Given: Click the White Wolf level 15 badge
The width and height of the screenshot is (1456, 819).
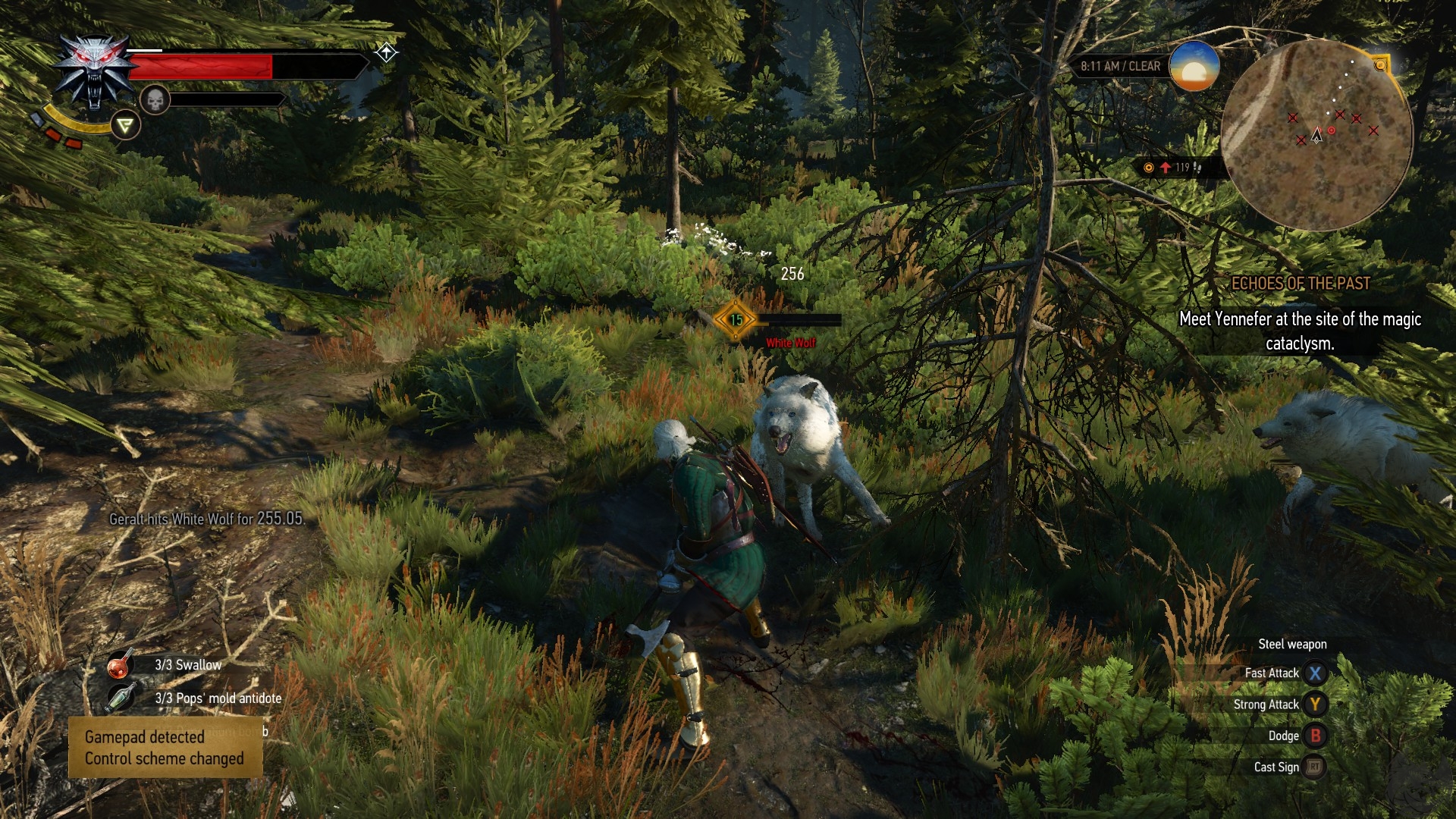Looking at the screenshot, I should click(x=736, y=320).
